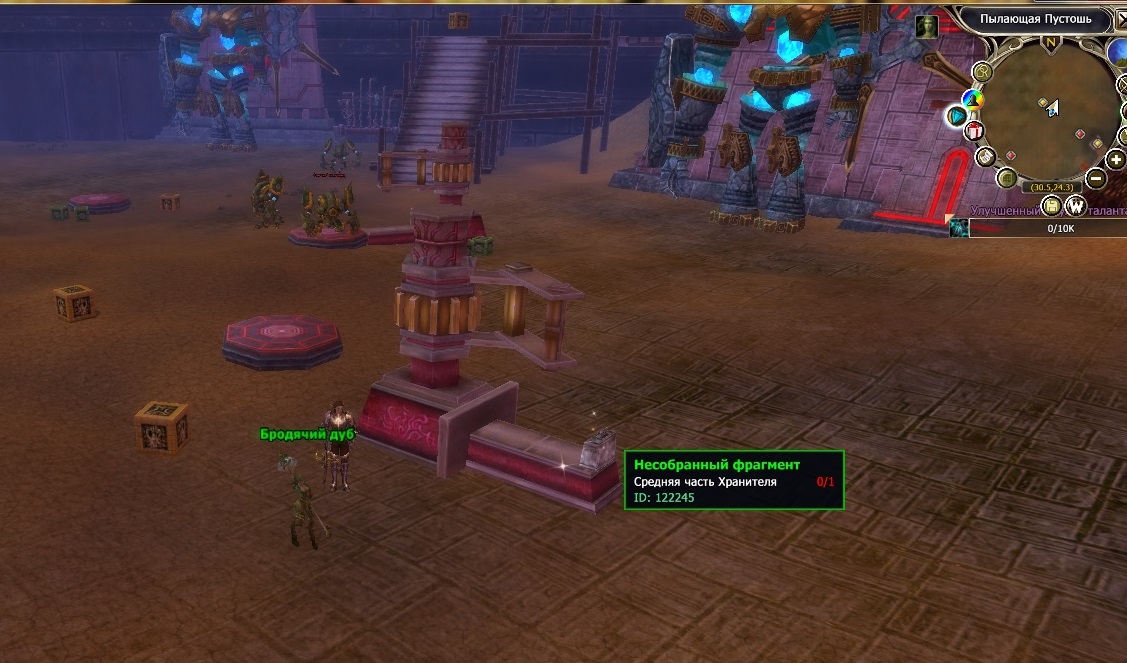The height and width of the screenshot is (663, 1127).
Task: Open the grid icon below the scroll icon
Action: click(1007, 179)
